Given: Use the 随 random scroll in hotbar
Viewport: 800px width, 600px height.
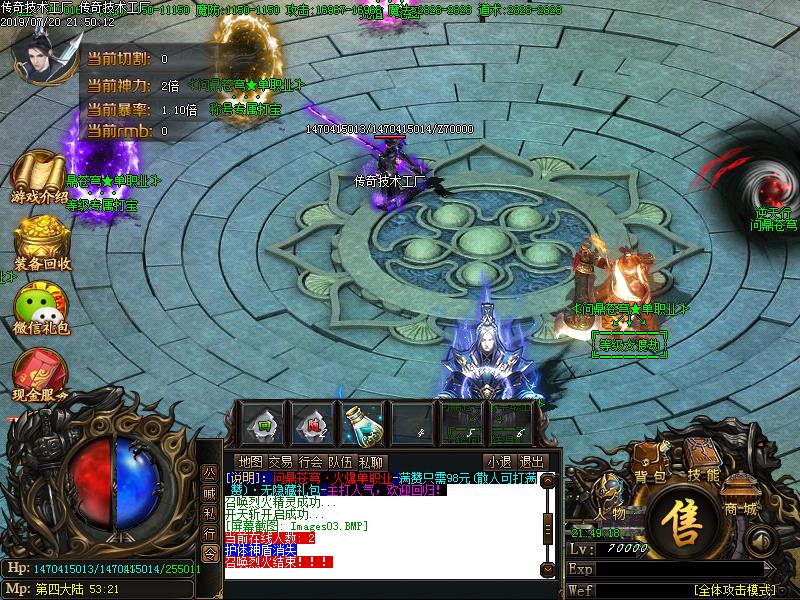Looking at the screenshot, I should (312, 424).
